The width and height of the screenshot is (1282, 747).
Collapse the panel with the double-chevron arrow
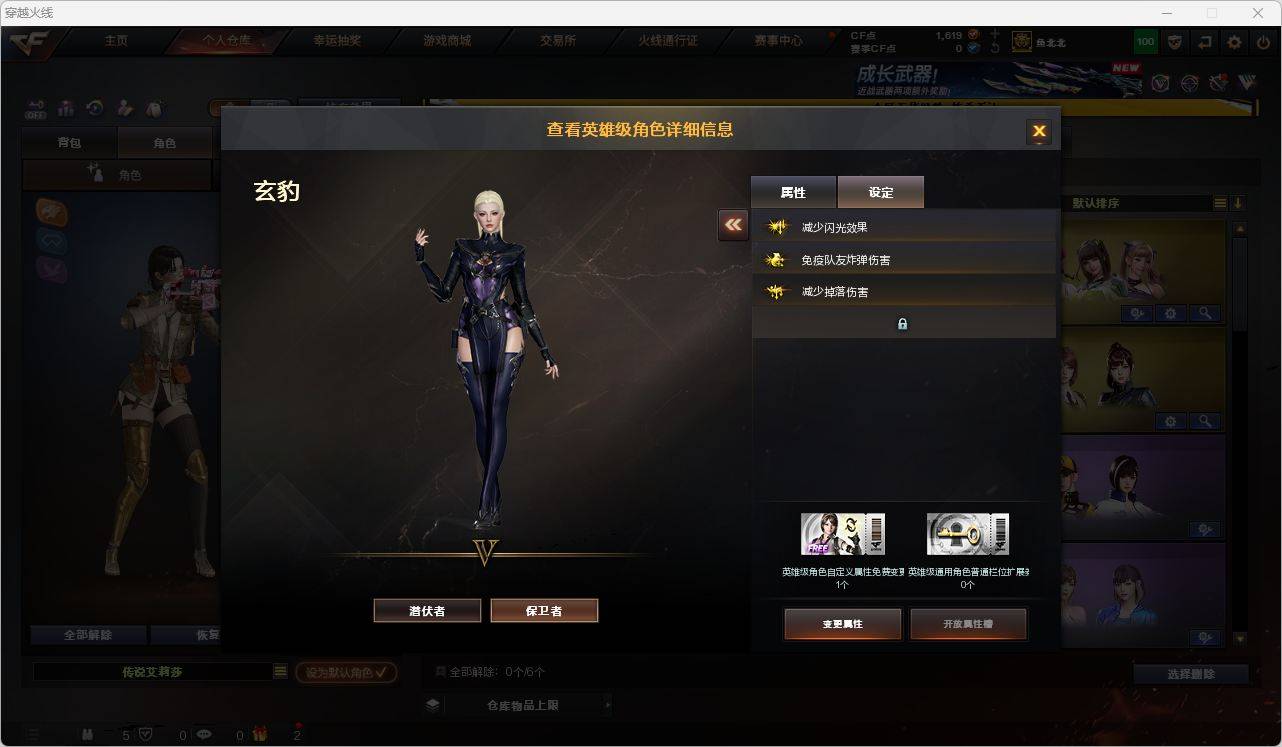tap(733, 226)
